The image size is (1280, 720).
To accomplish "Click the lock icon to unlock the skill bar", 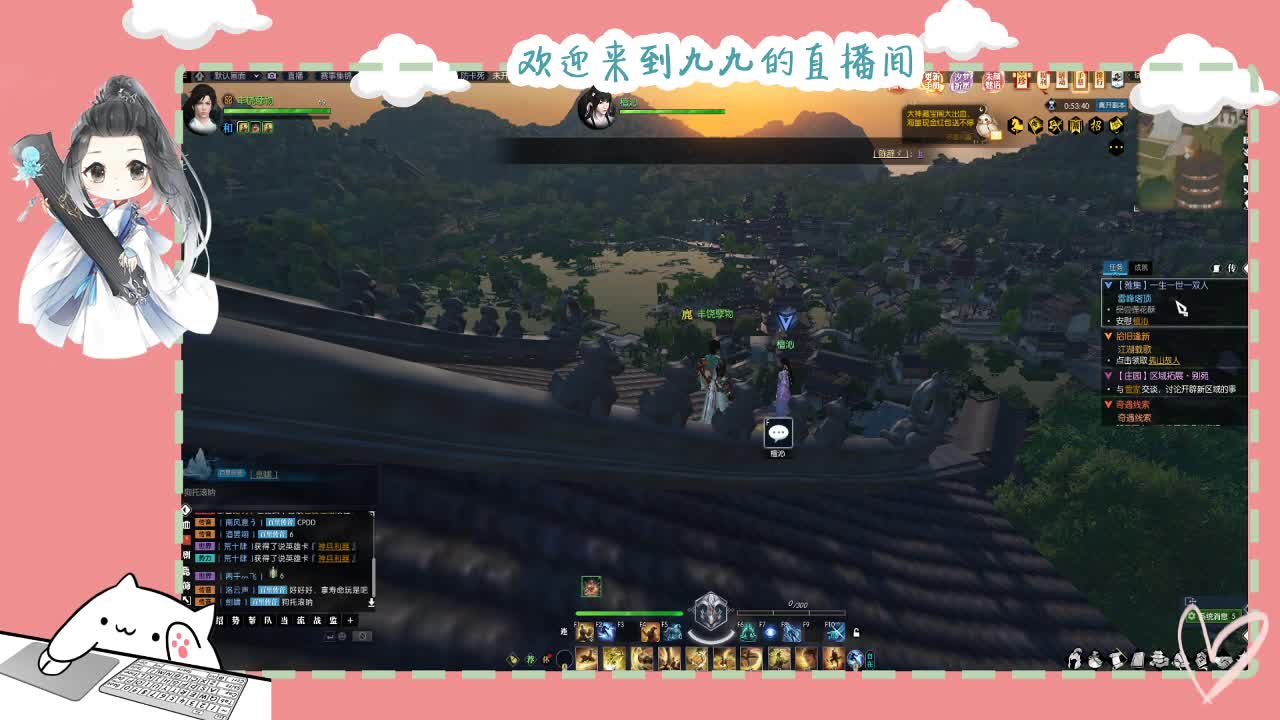I will coord(855,632).
